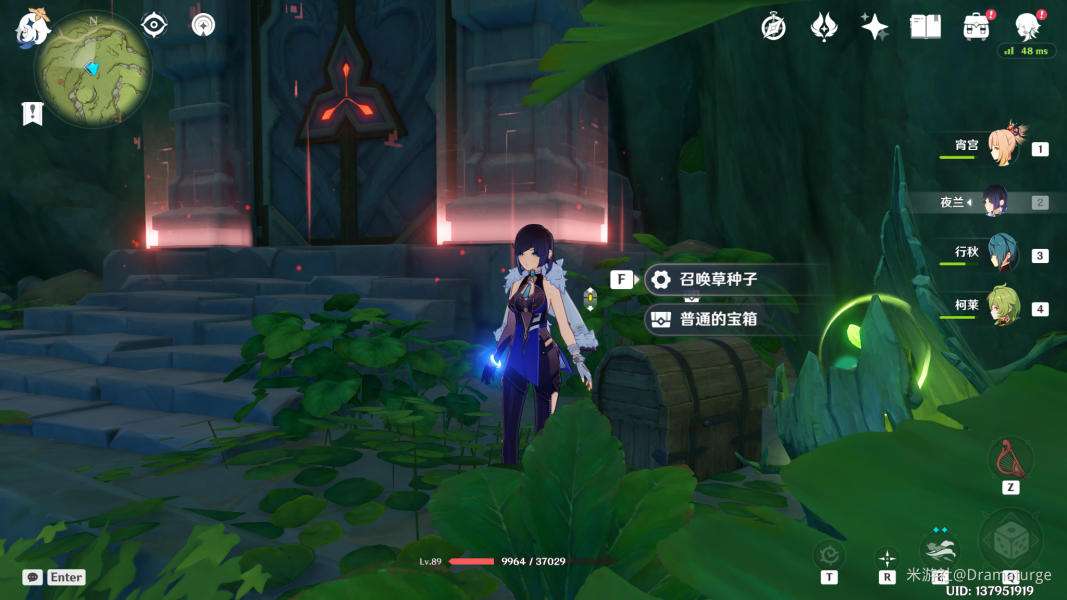
Task: Toggle the quest navigation target icon
Action: [x=154, y=25]
